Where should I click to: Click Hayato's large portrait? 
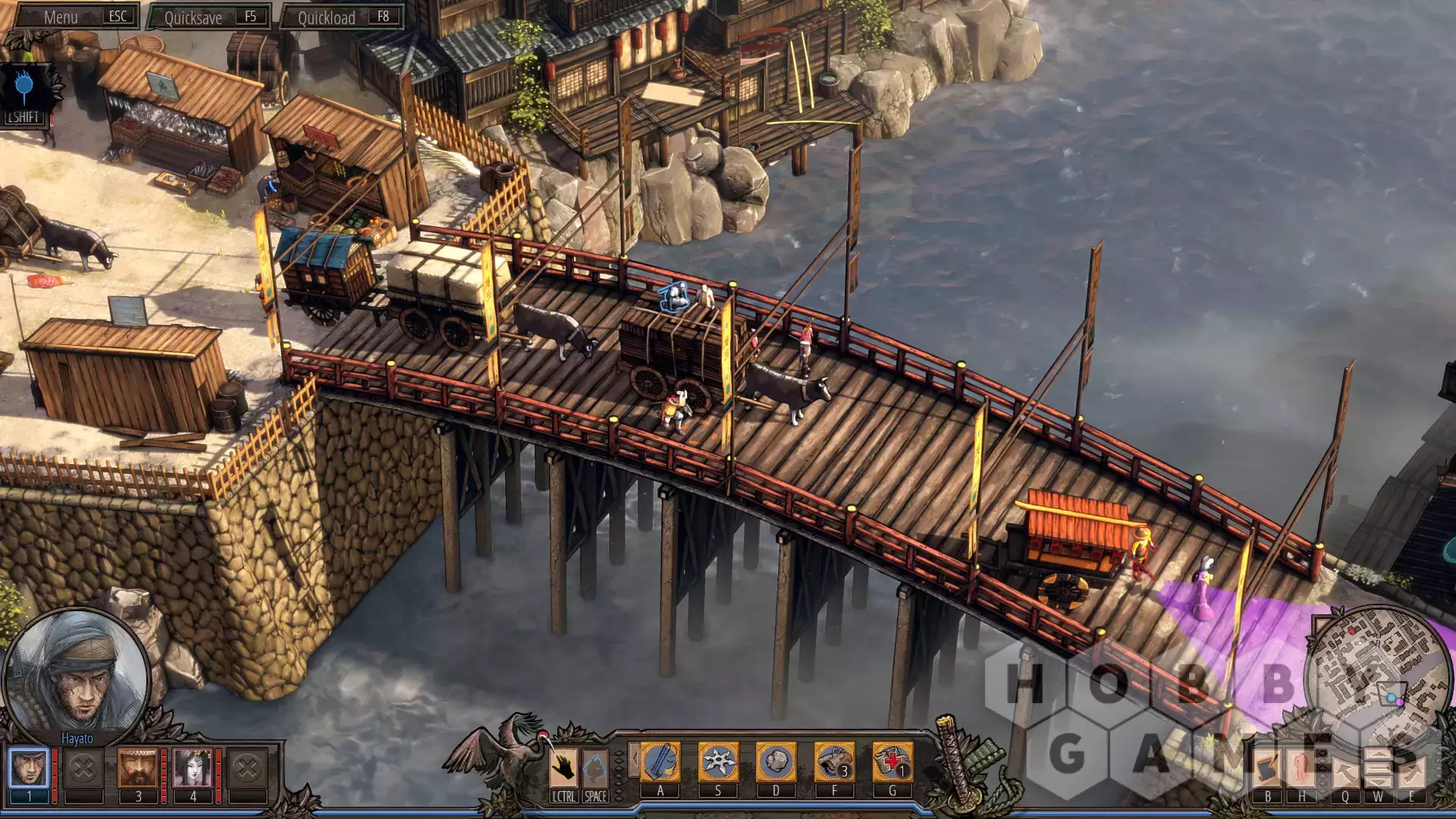[76, 675]
